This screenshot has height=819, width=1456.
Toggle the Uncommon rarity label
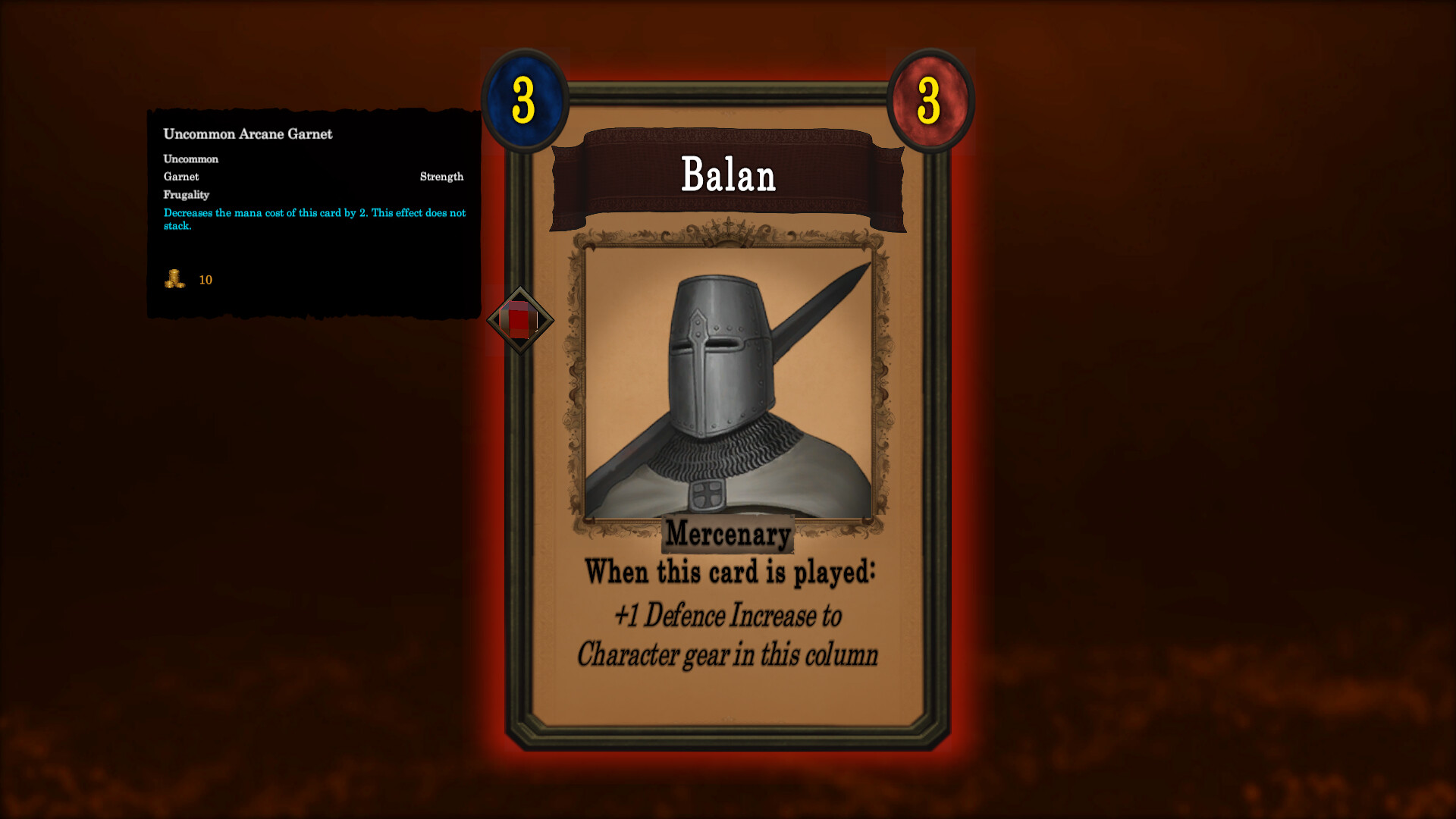tap(190, 158)
